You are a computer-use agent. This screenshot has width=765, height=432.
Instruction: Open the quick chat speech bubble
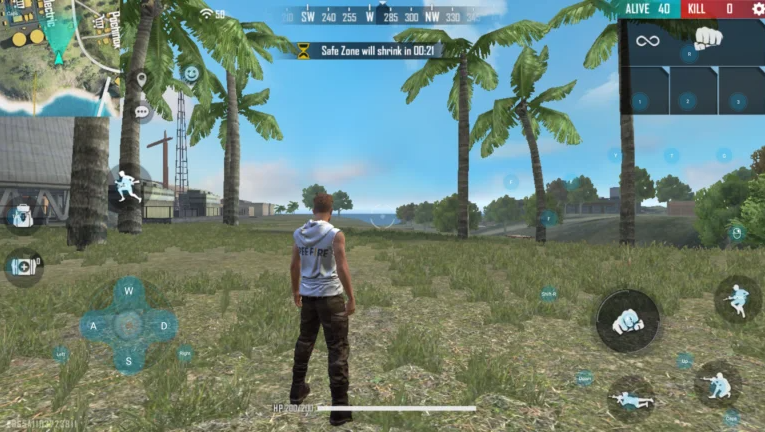(x=141, y=110)
